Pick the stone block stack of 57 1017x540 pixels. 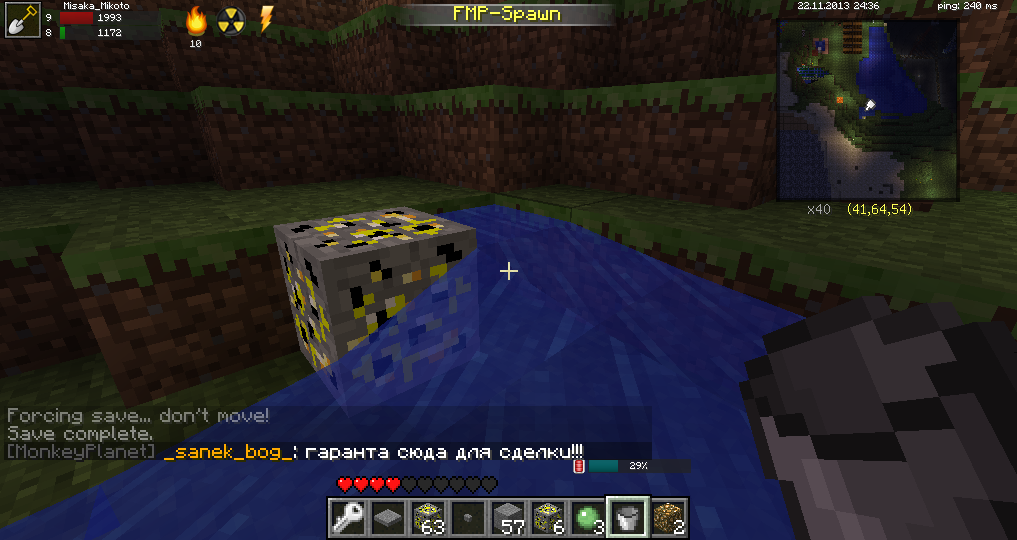point(508,517)
